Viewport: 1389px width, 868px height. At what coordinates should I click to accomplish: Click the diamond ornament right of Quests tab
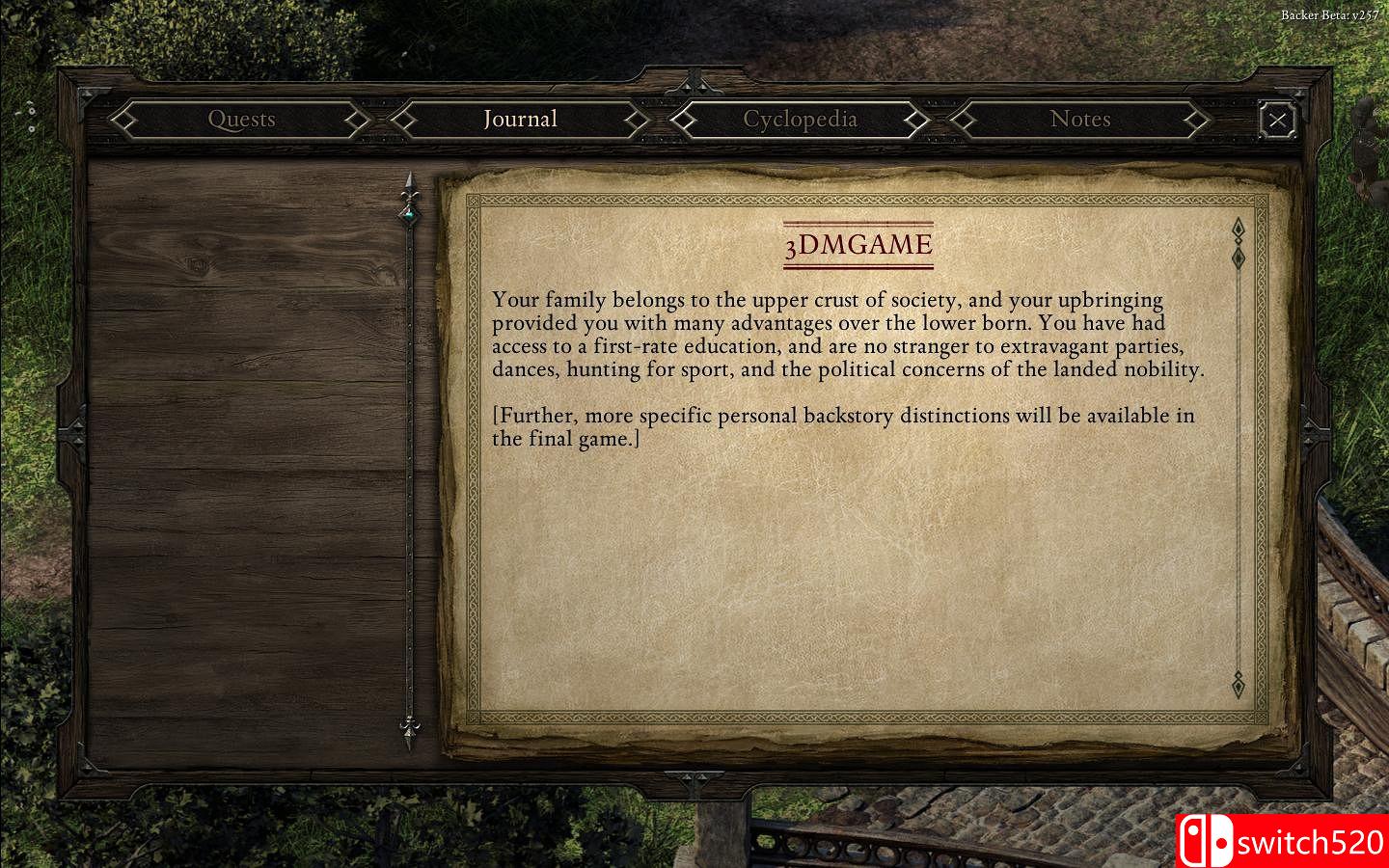click(x=358, y=120)
